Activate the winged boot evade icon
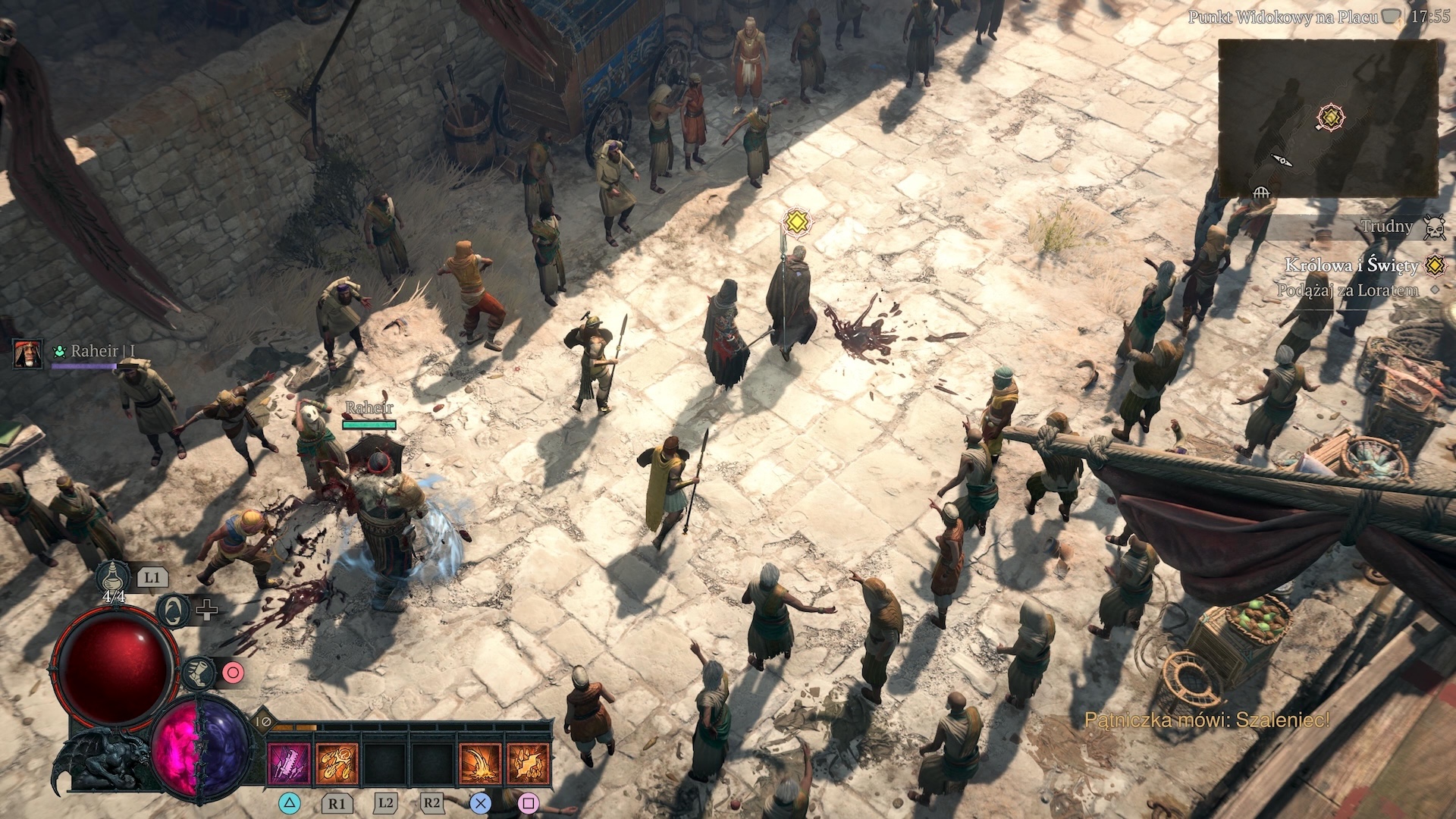The width and height of the screenshot is (1456, 819). [198, 673]
